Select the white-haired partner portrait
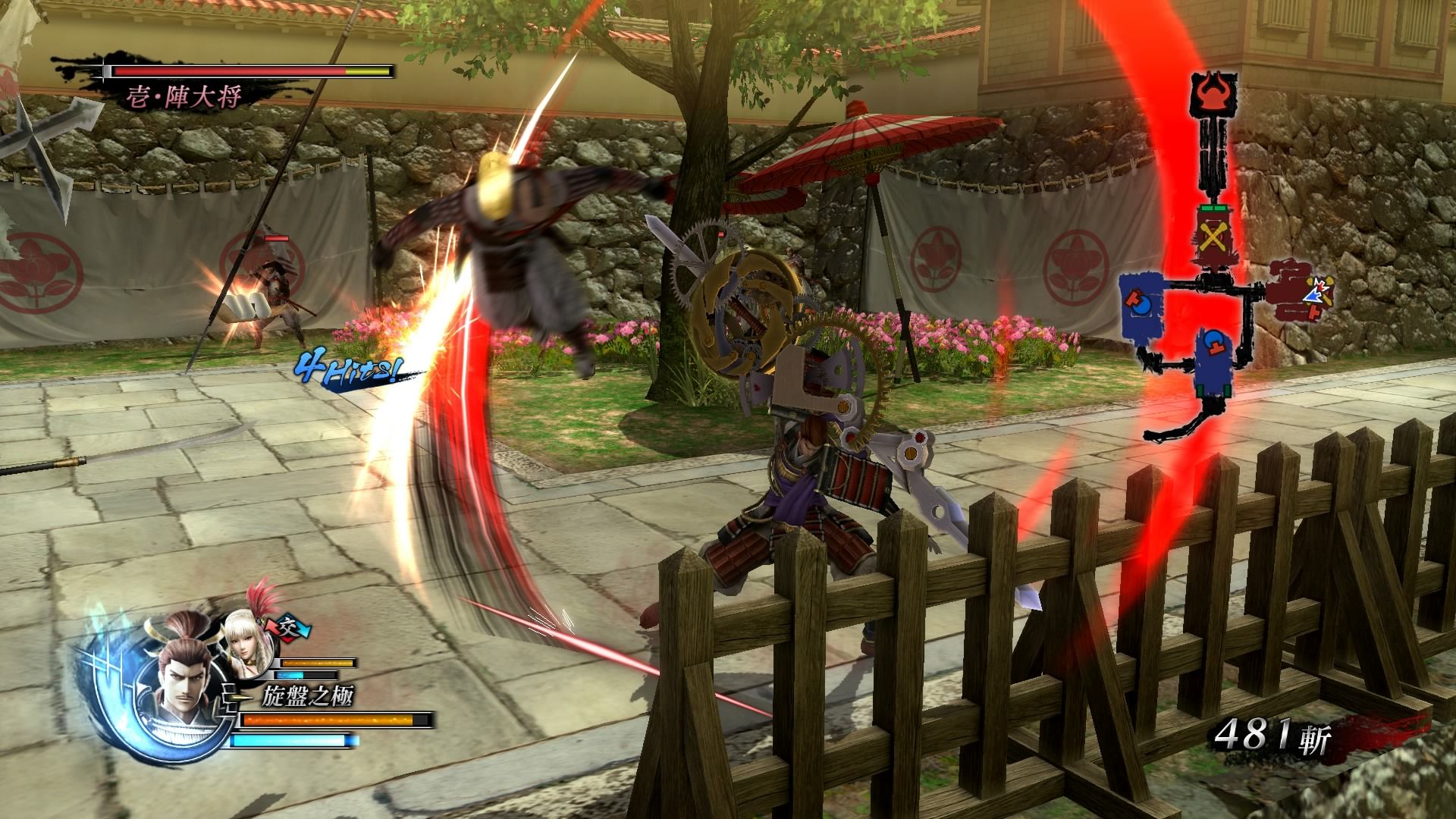This screenshot has width=1456, height=819. pos(247,649)
